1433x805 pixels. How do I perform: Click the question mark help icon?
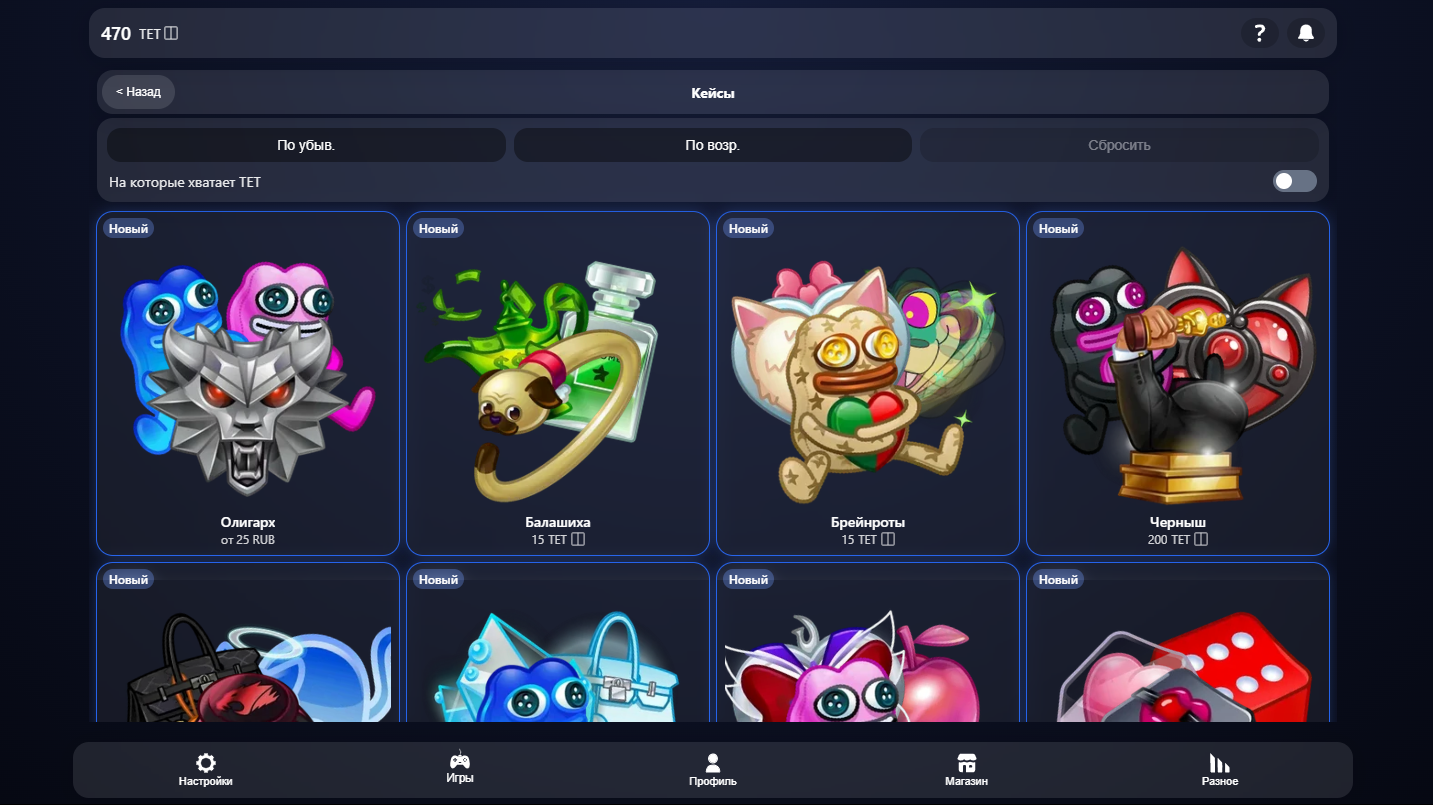click(1260, 33)
